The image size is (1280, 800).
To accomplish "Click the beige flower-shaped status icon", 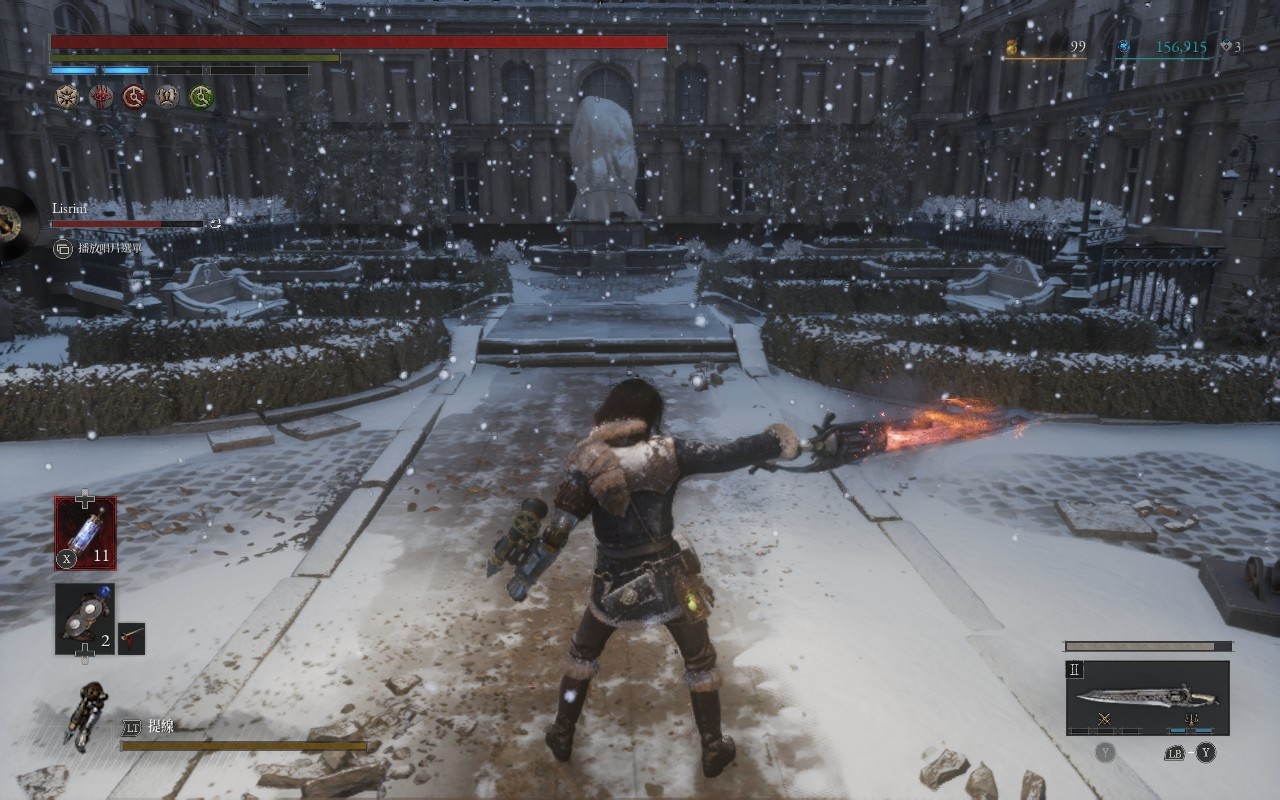I will click(x=68, y=97).
